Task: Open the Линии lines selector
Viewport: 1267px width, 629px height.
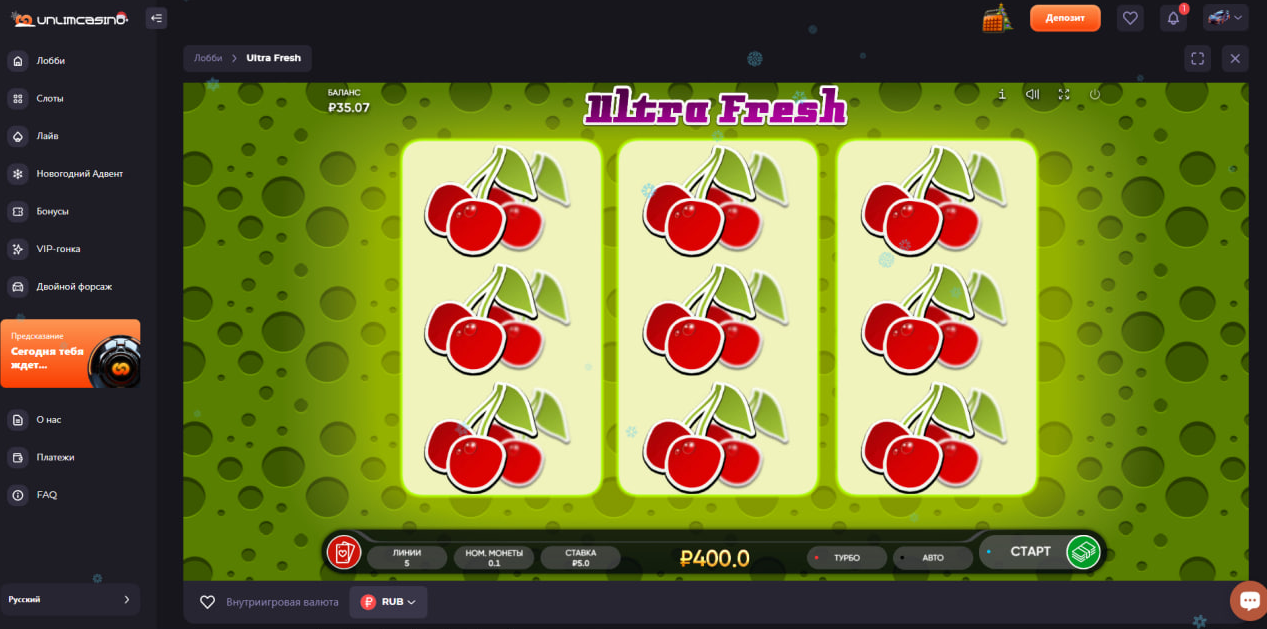Action: [407, 557]
